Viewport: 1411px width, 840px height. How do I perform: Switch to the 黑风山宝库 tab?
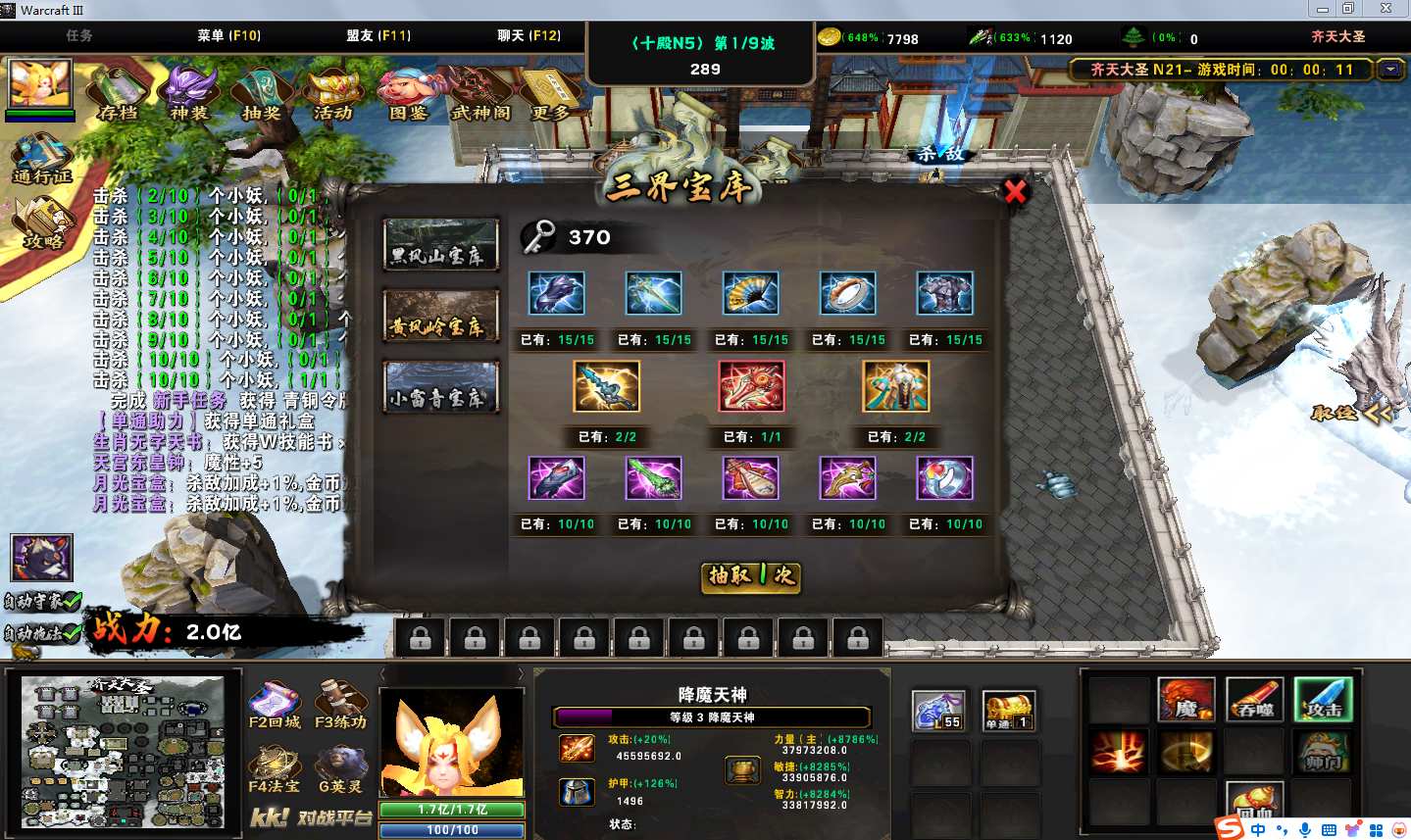pyautogui.click(x=440, y=245)
